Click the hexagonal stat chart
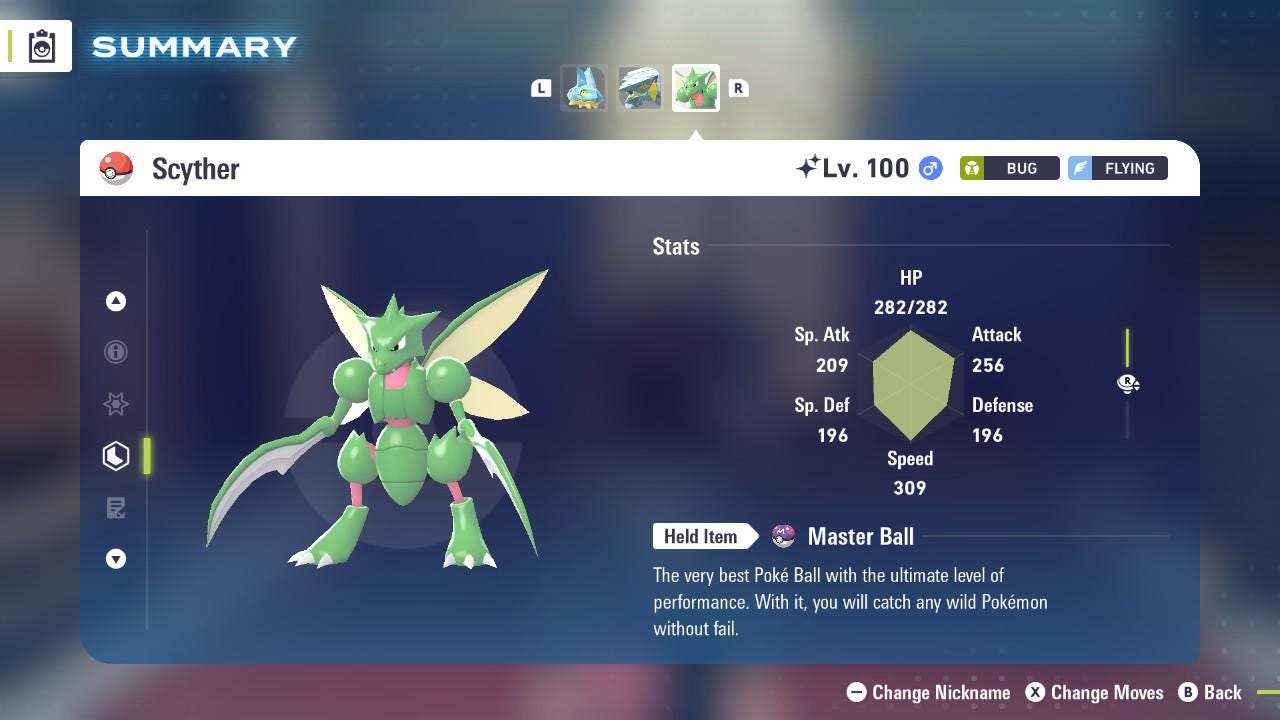The height and width of the screenshot is (720, 1280). coord(910,385)
